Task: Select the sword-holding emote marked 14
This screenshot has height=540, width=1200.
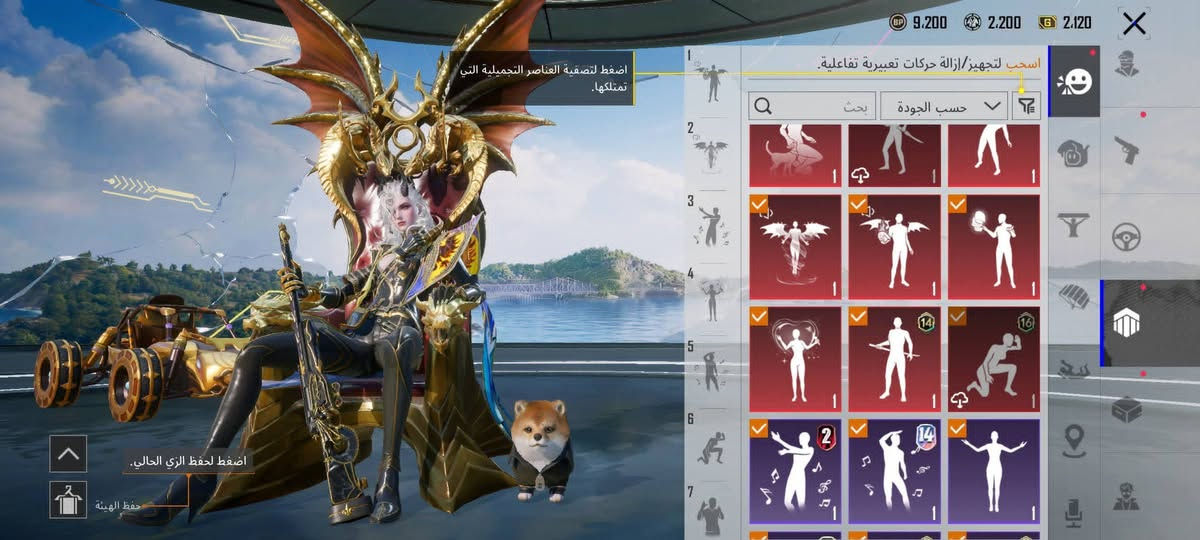Action: [894, 358]
